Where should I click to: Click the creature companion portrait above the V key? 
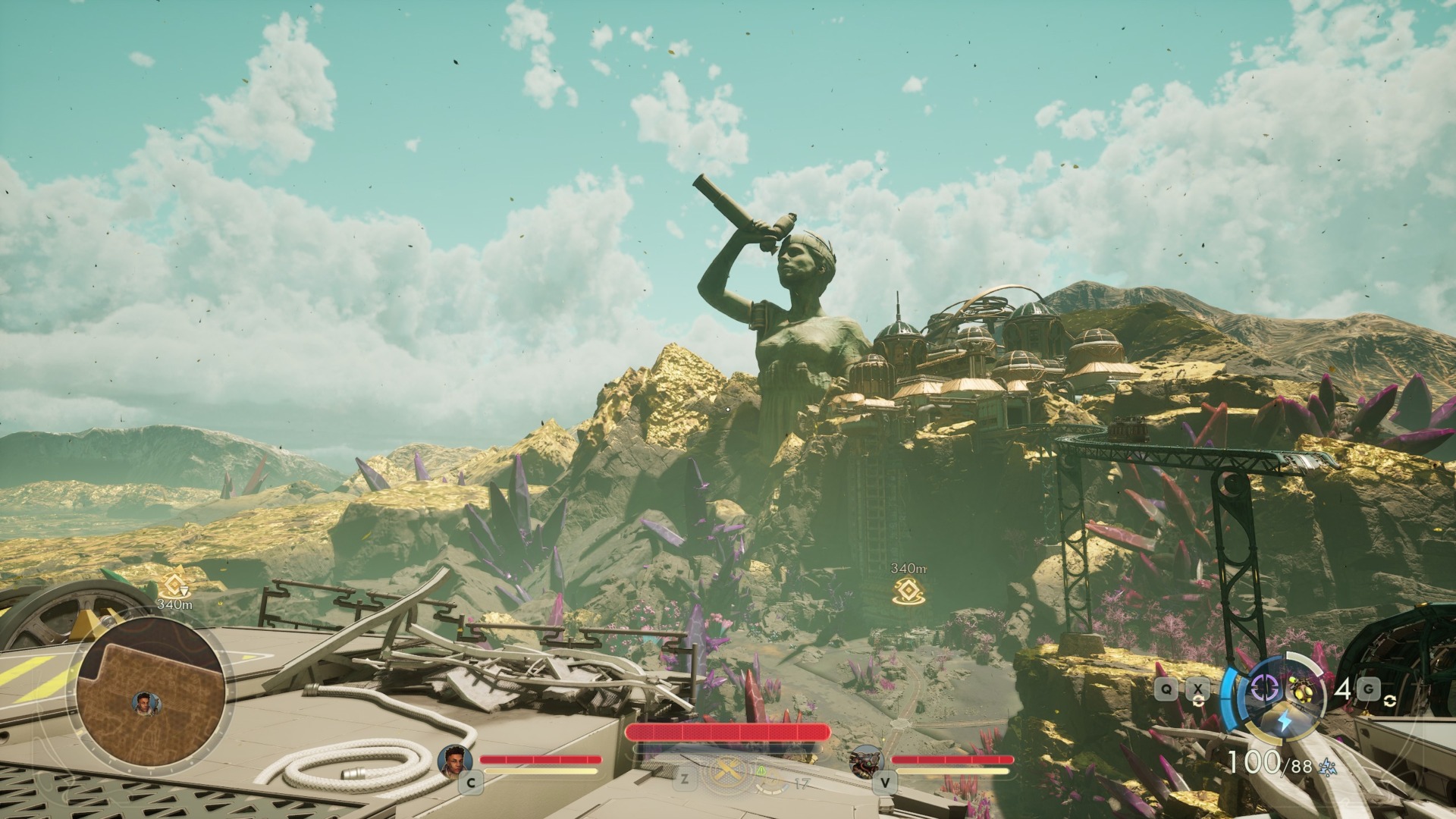[x=867, y=762]
